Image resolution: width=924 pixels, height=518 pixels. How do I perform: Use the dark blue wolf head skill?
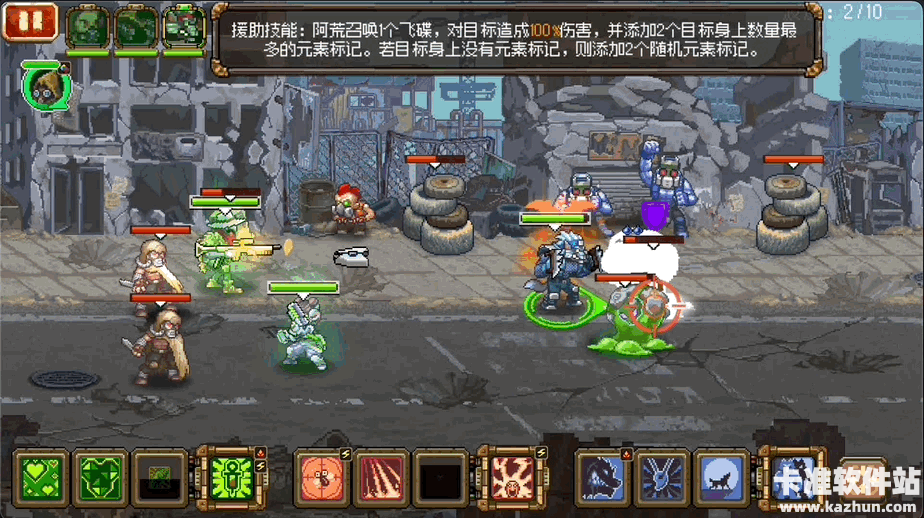pyautogui.click(x=604, y=476)
